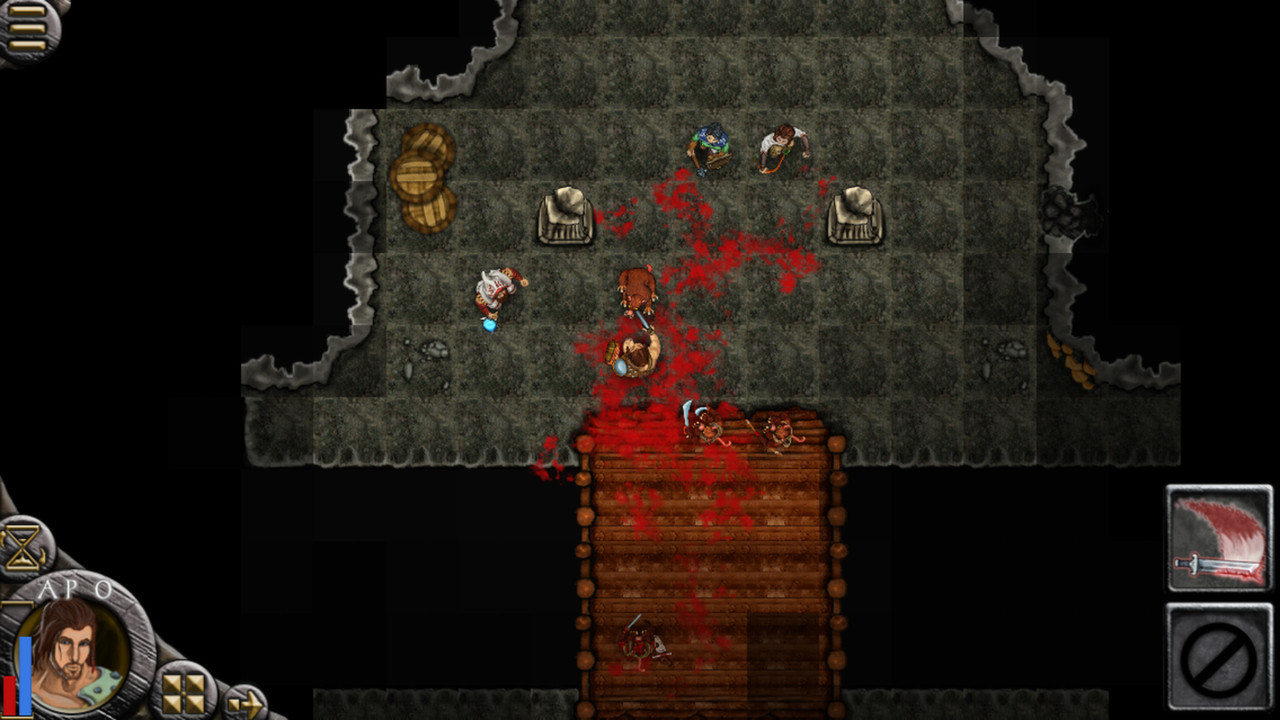Click the four gold squares button
This screenshot has width=1280, height=720.
184,692
